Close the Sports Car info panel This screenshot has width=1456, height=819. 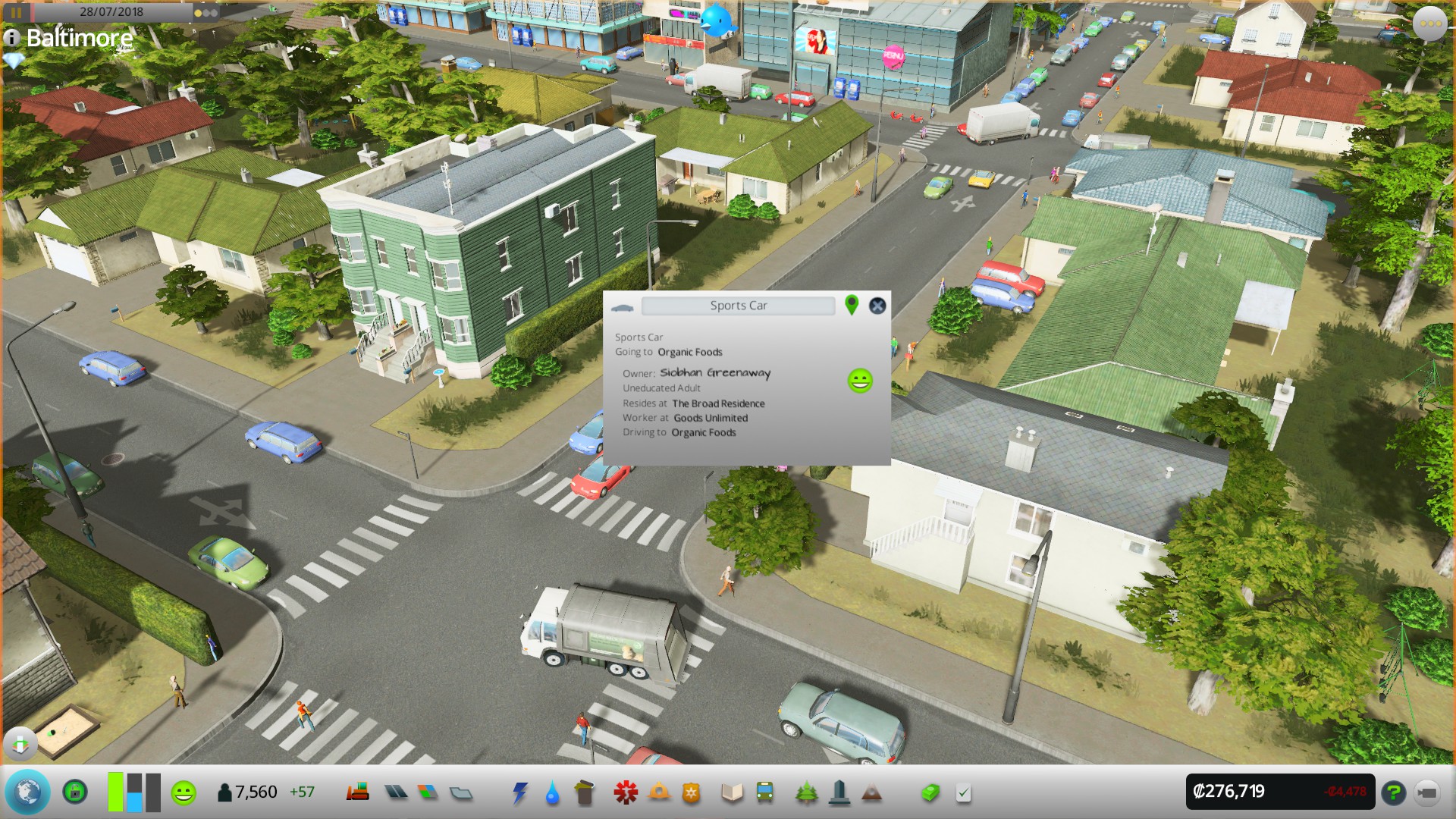point(877,306)
